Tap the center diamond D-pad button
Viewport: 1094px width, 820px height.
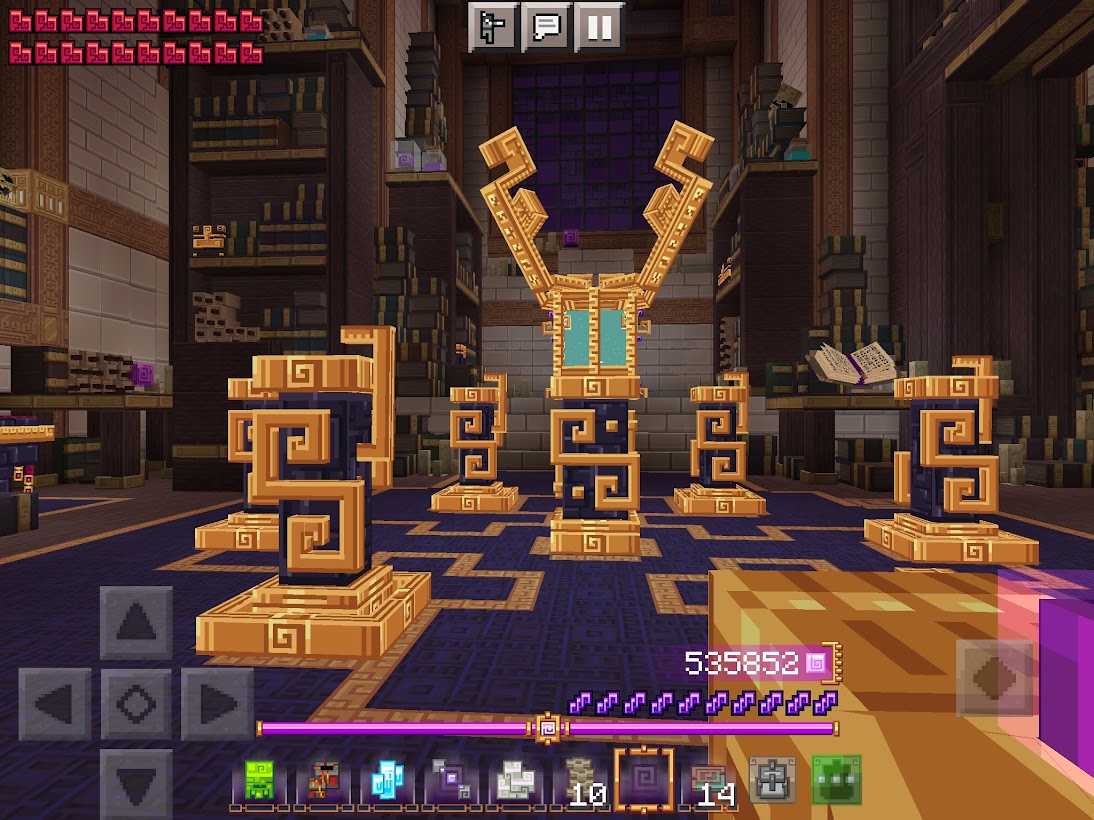click(x=136, y=705)
